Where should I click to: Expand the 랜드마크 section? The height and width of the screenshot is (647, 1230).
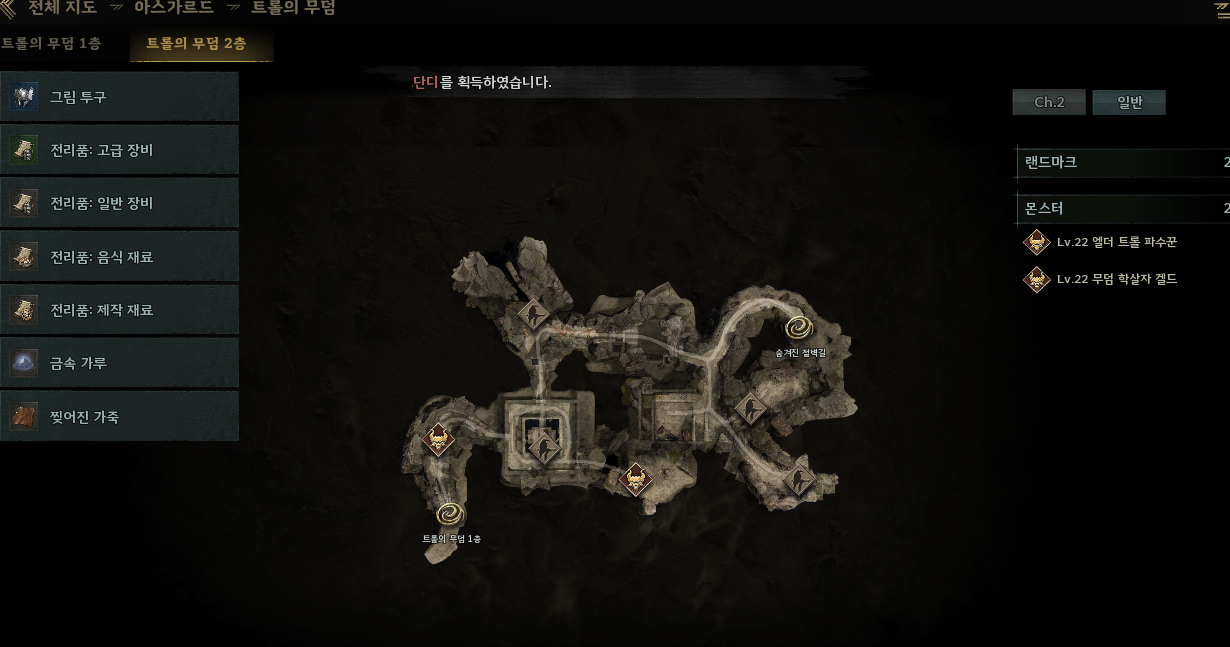1122,162
